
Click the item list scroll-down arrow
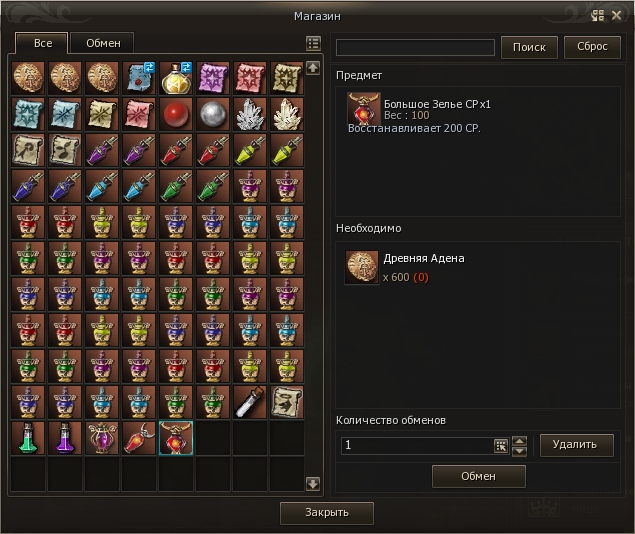[313, 483]
